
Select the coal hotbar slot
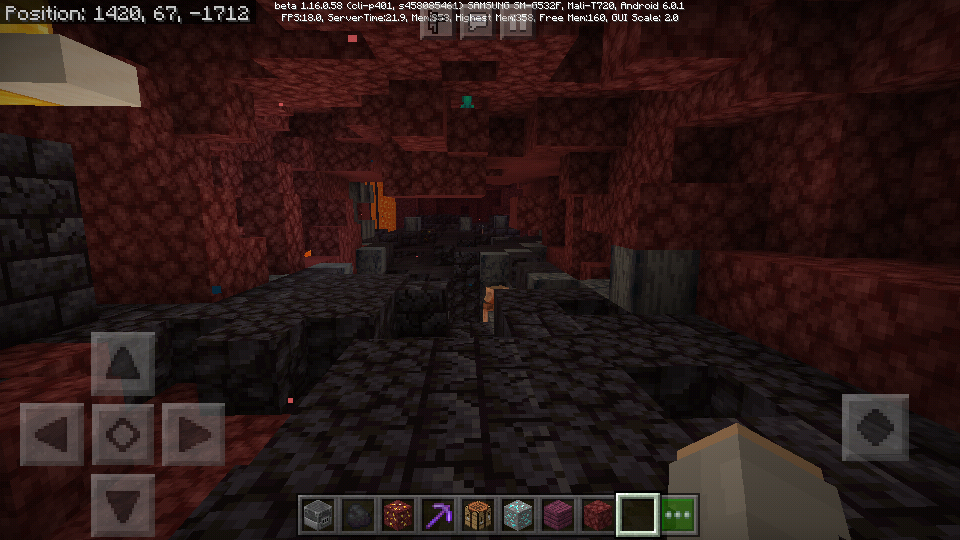click(x=358, y=515)
